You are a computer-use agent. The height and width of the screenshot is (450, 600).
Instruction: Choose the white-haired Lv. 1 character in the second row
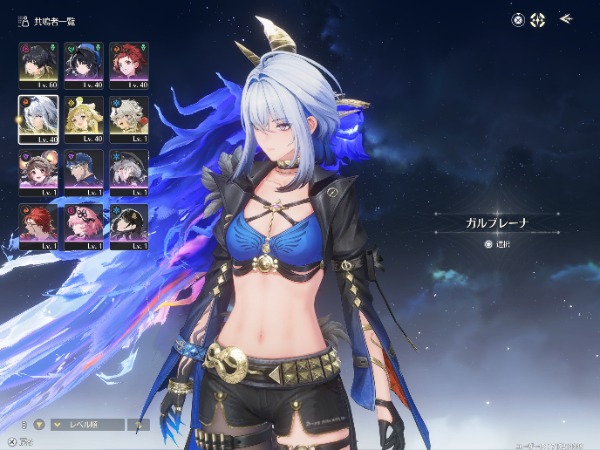(129, 118)
